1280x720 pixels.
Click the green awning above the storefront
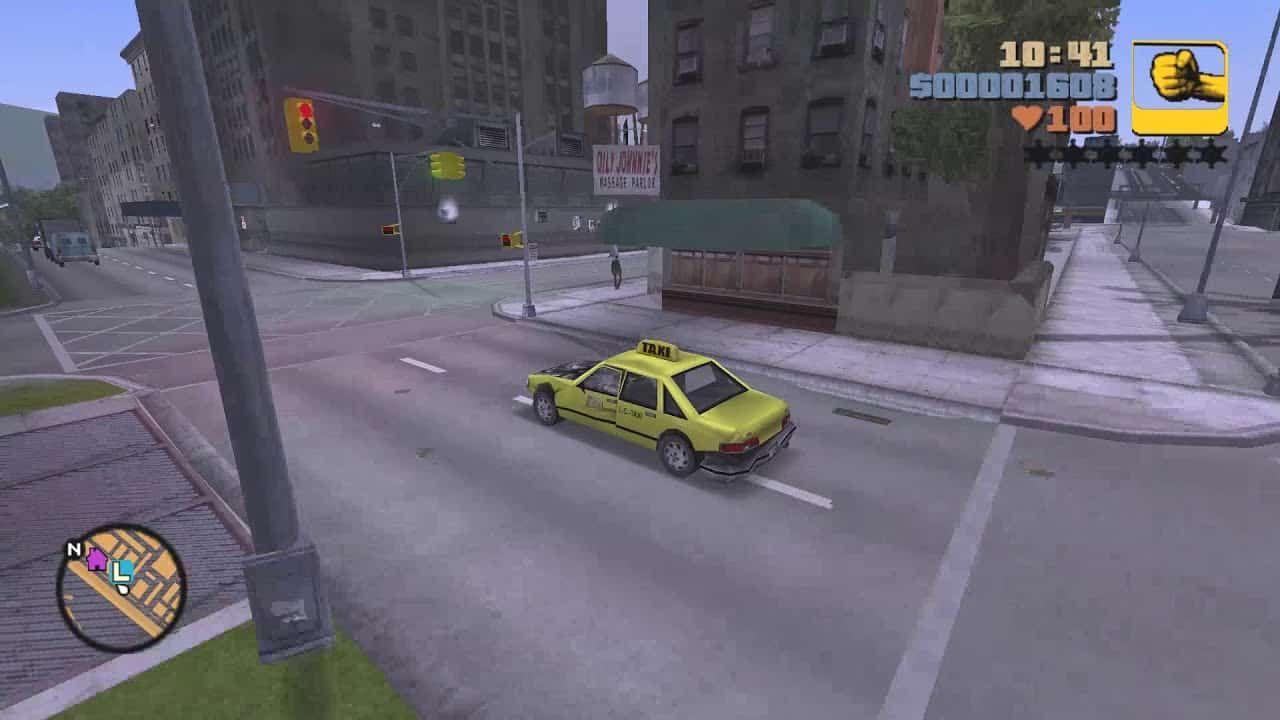(x=718, y=222)
